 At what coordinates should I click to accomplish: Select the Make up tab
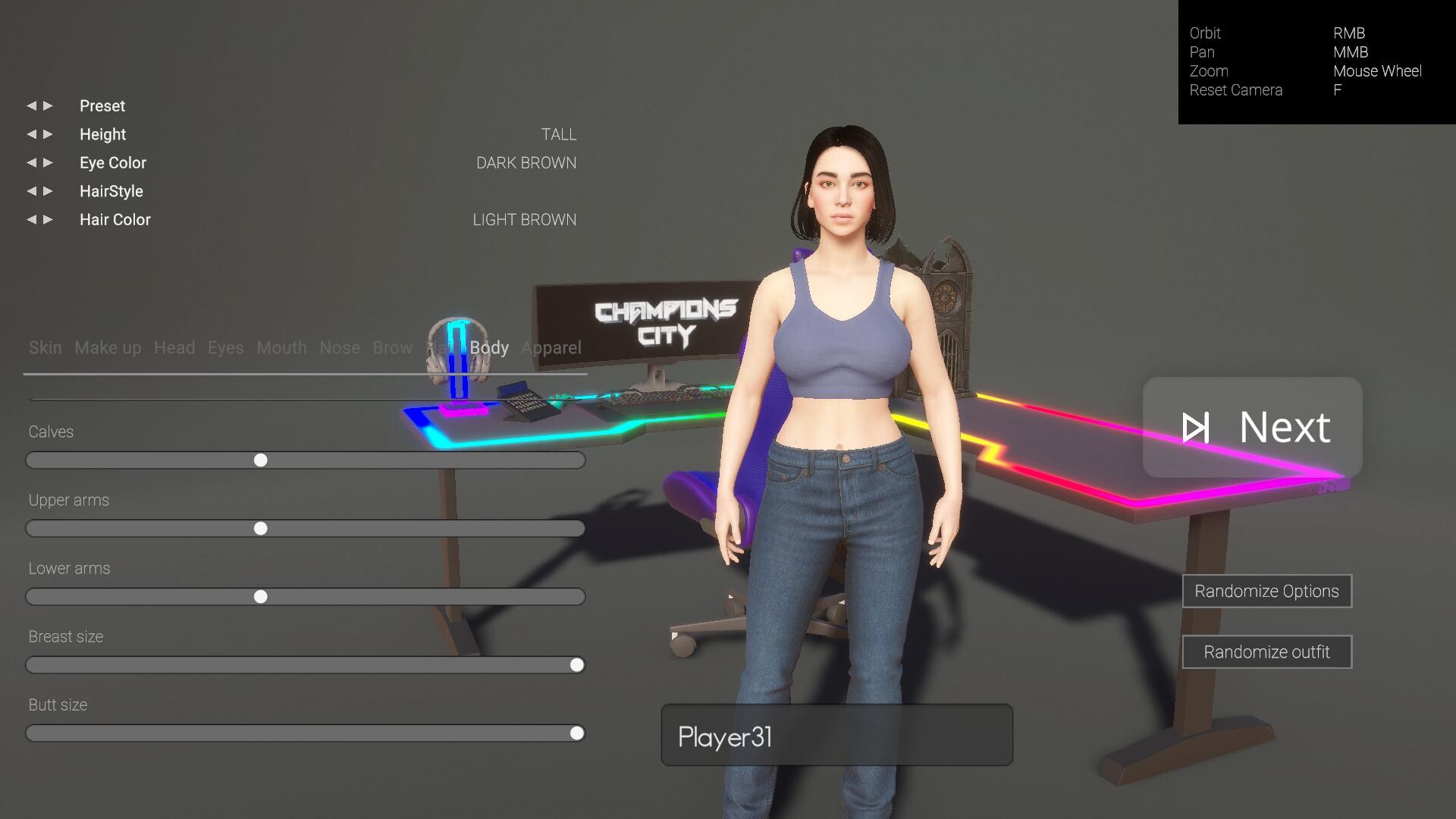[x=107, y=348]
